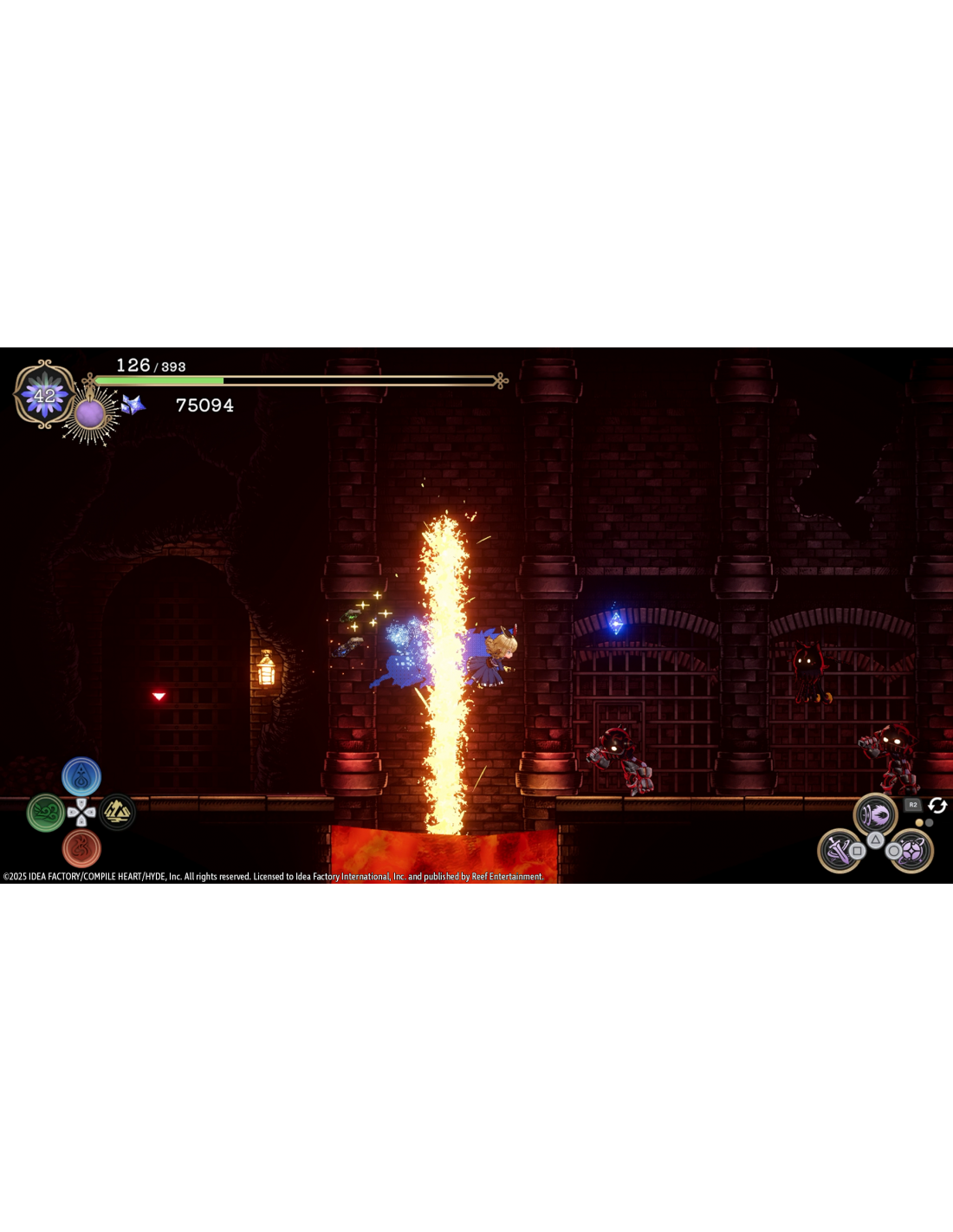Viewport: 953px width, 1232px height.
Task: Click the blue star crystal currency icon
Action: click(x=133, y=405)
